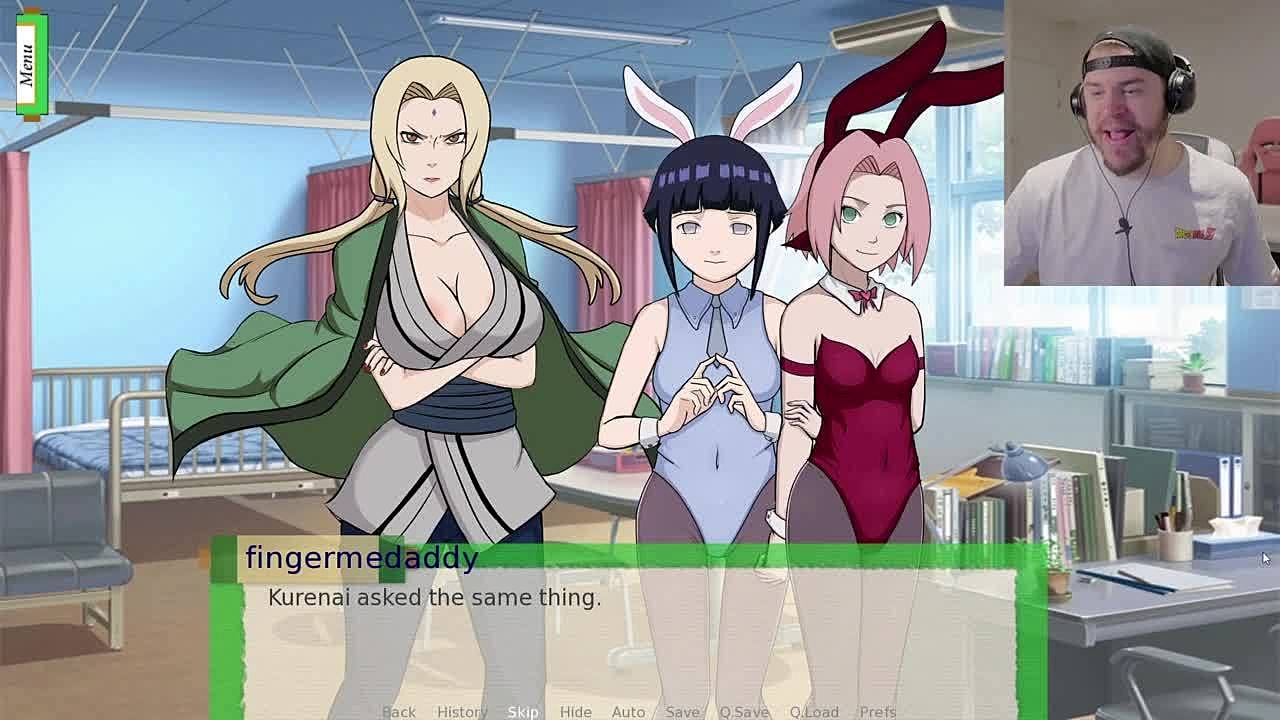Viewport: 1280px width, 720px height.
Task: Hide the dialogue box
Action: [x=575, y=711]
